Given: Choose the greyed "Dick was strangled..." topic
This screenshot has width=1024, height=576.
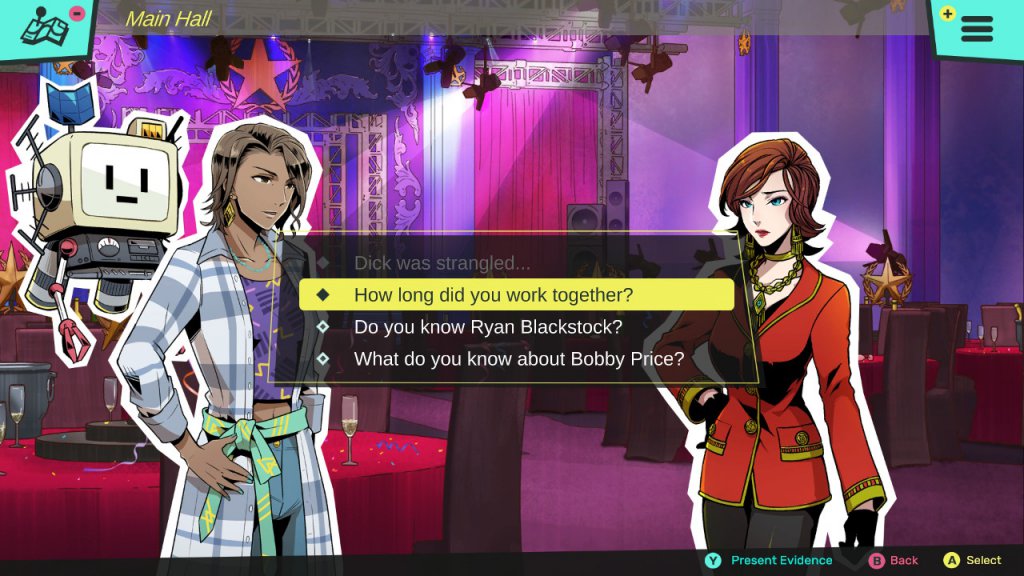Looking at the screenshot, I should [x=442, y=264].
